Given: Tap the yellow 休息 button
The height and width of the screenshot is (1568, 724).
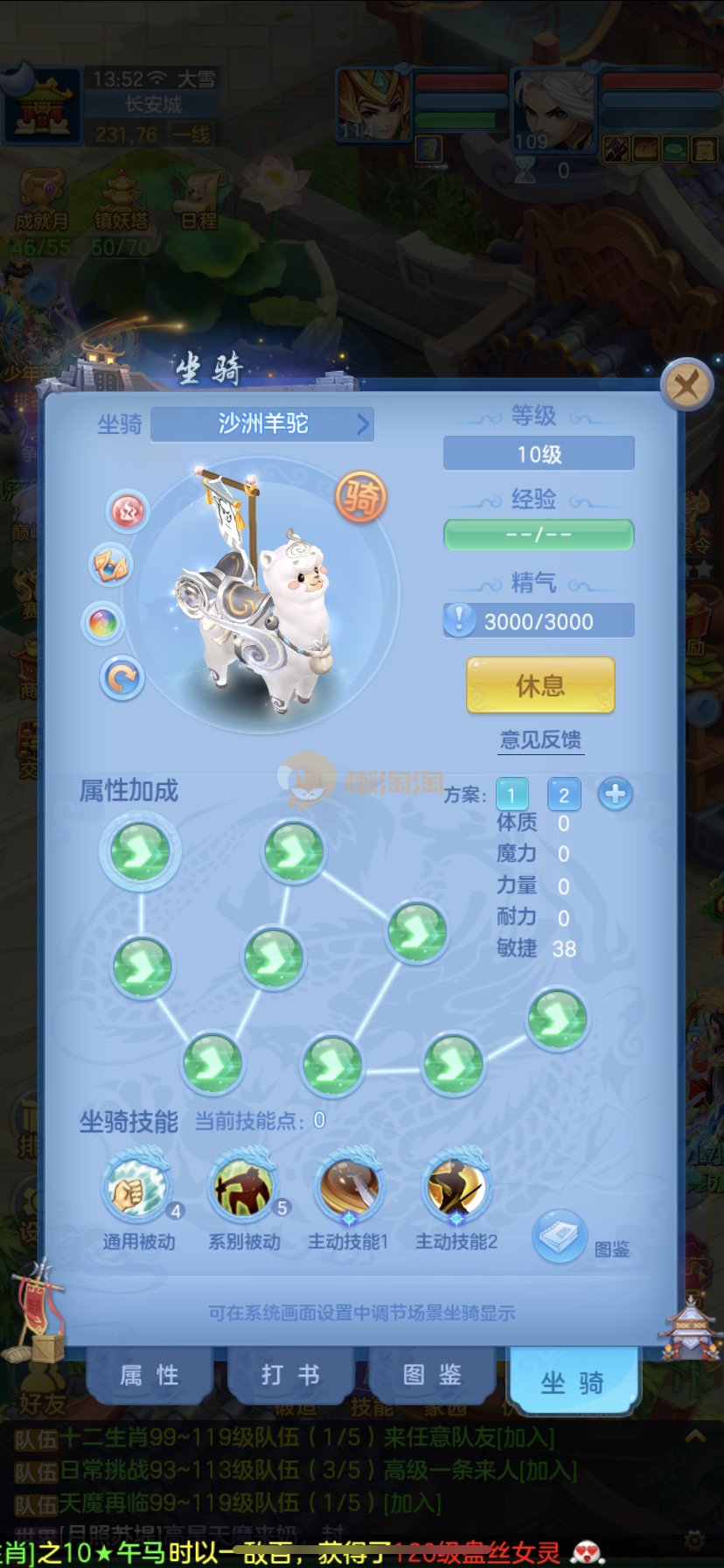Looking at the screenshot, I should tap(540, 685).
